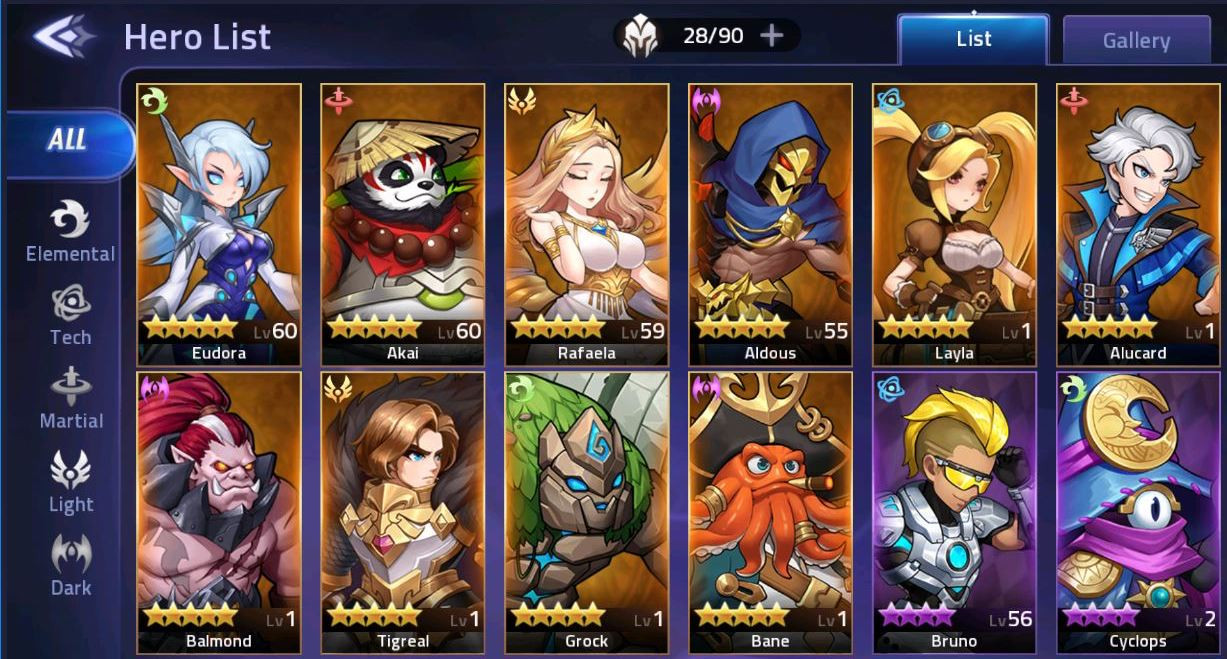This screenshot has height=659, width=1227.
Task: Select the Akai hero card
Action: pos(403,225)
